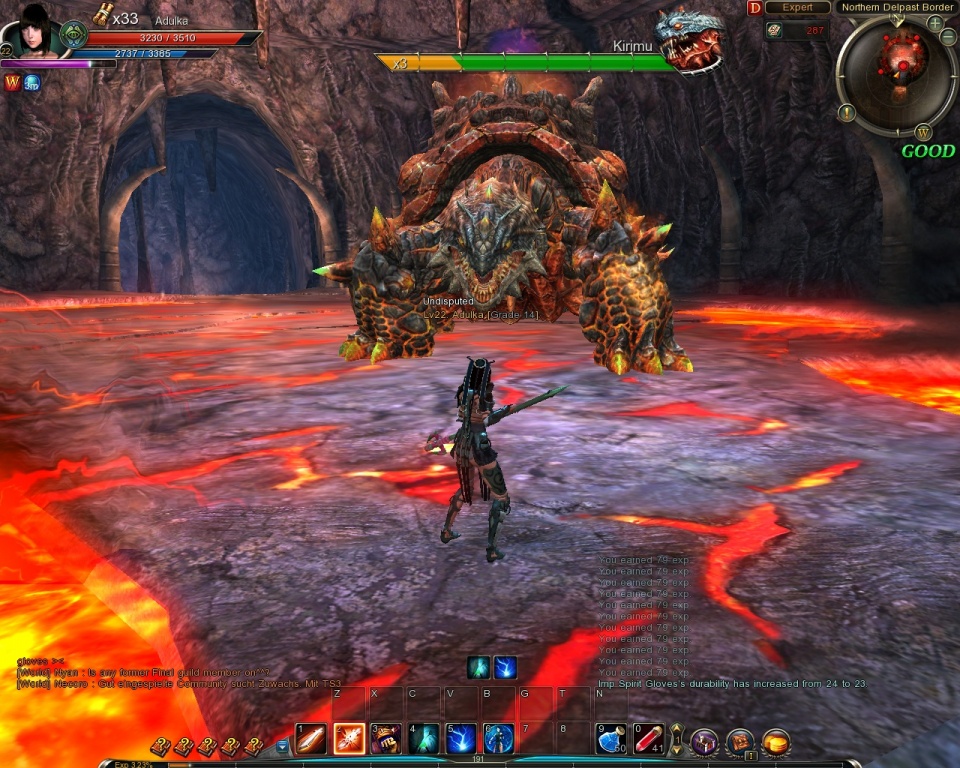
Task: Use the red health potion in slot 0
Action: (649, 739)
